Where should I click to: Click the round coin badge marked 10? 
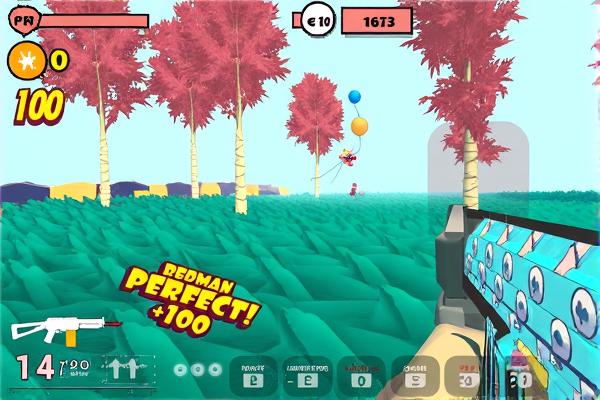319,20
